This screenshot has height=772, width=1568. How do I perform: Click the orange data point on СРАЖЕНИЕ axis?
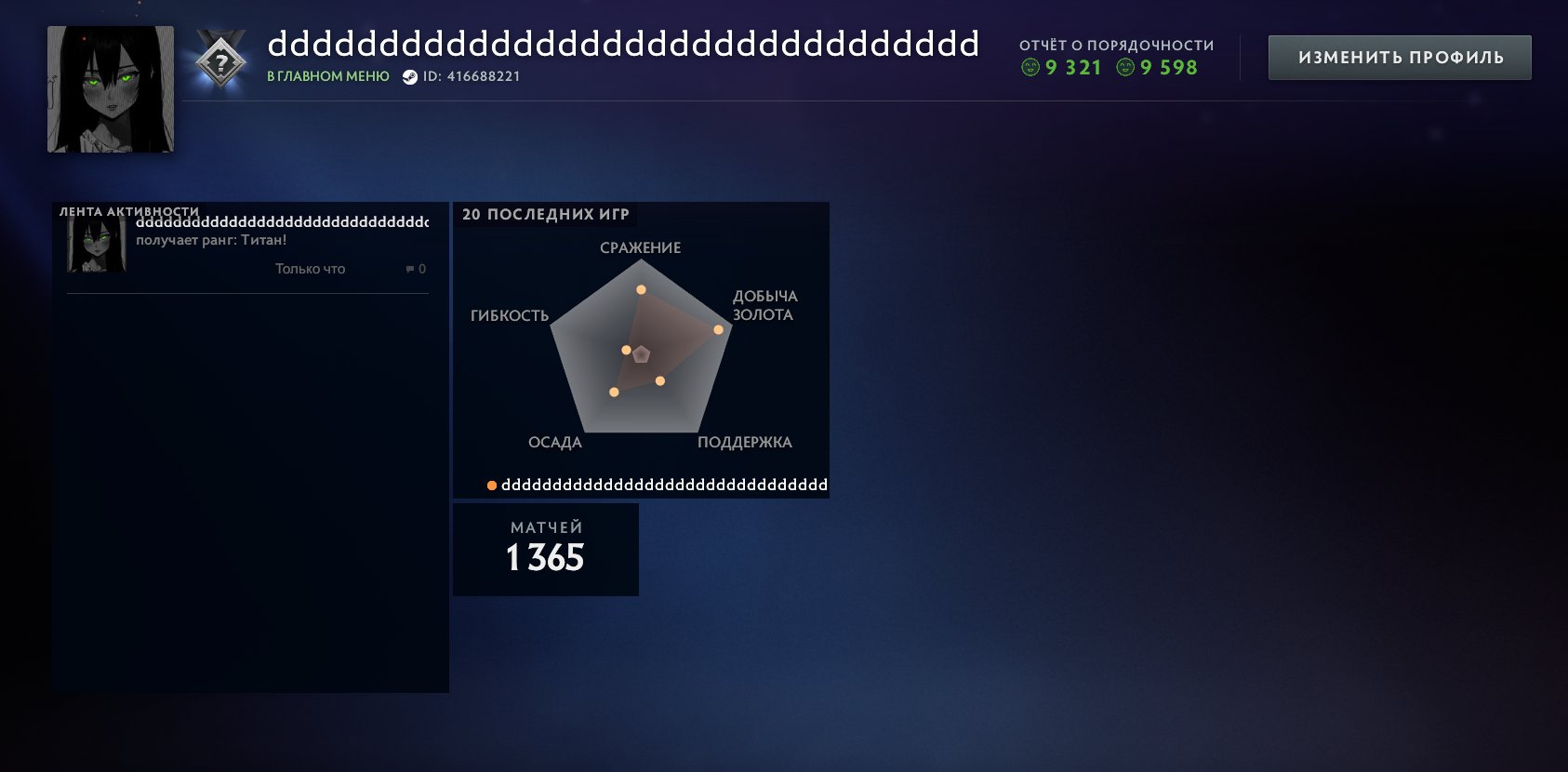pyautogui.click(x=639, y=291)
